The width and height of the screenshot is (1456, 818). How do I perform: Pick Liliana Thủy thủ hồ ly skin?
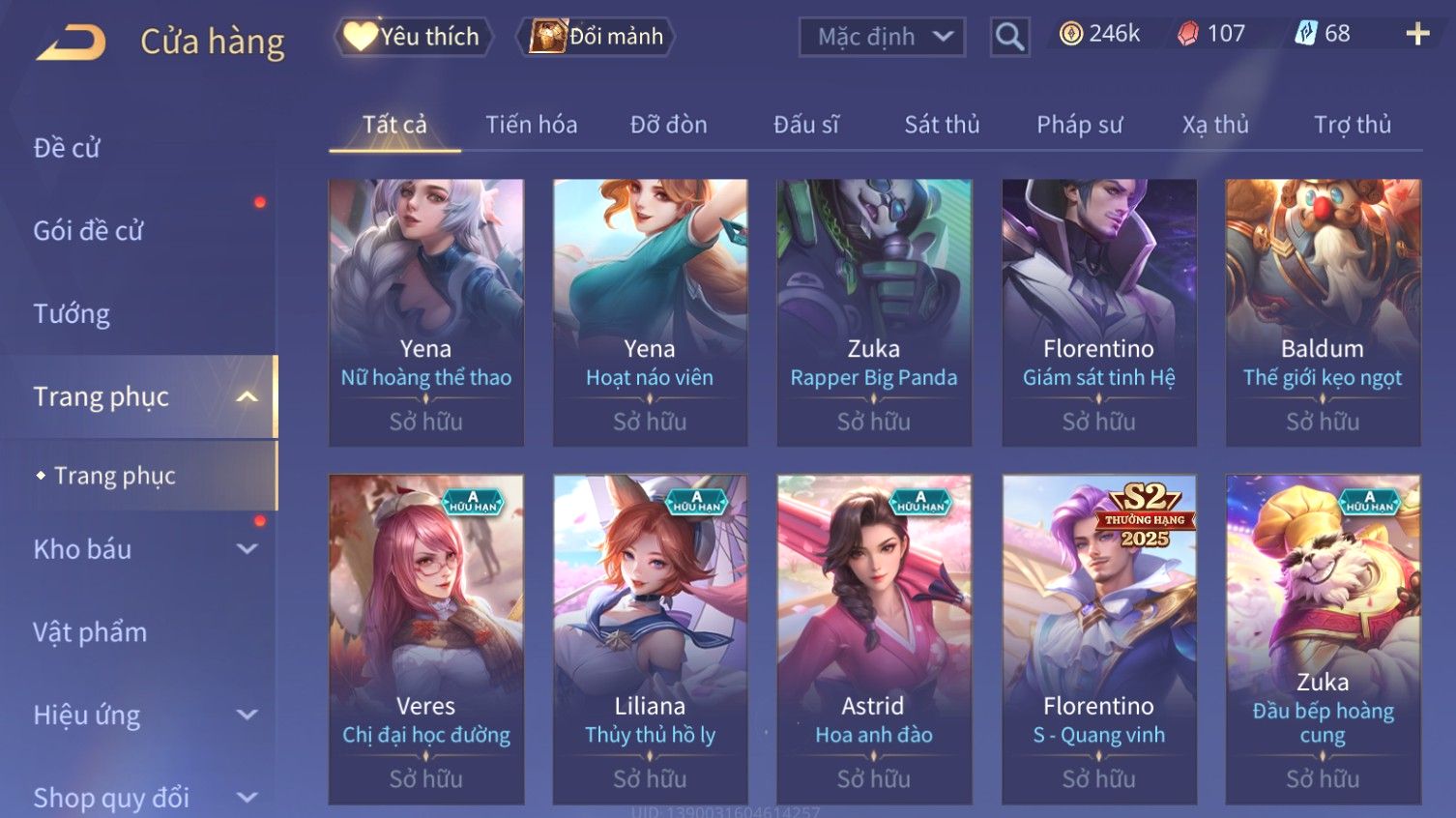650,638
